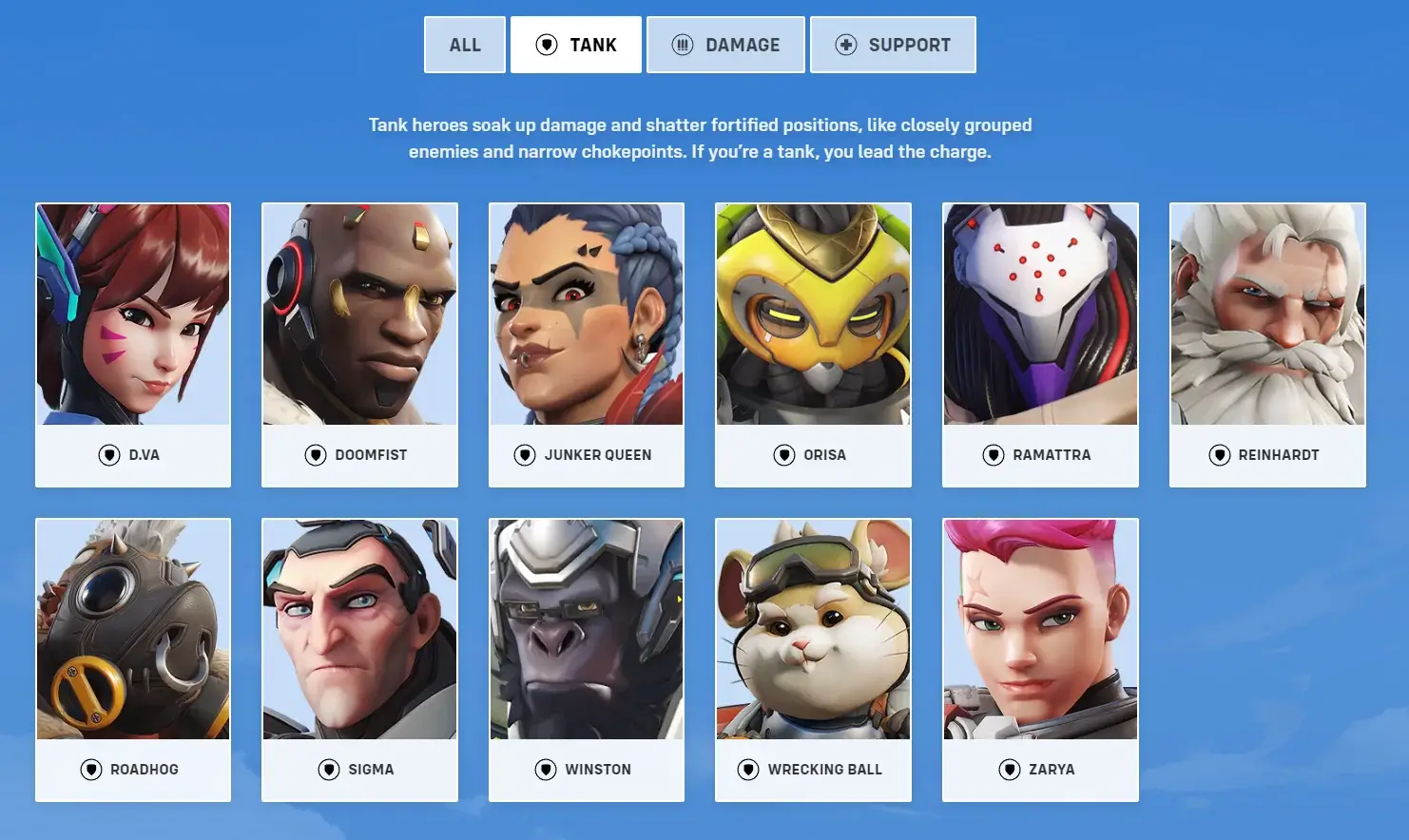Click the ZARYA name label

[1052, 769]
